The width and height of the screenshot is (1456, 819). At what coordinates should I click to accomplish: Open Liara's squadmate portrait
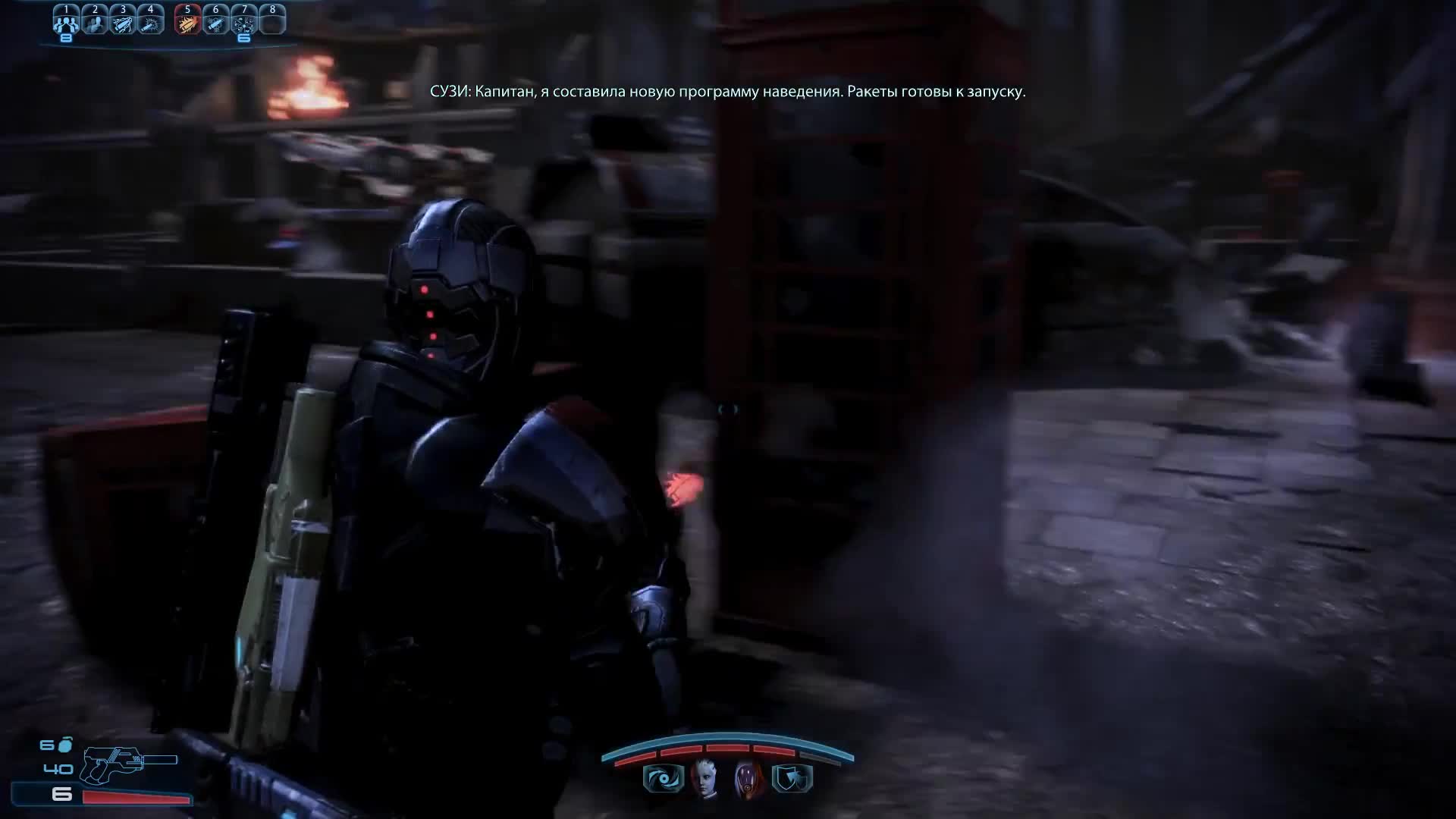[704, 781]
